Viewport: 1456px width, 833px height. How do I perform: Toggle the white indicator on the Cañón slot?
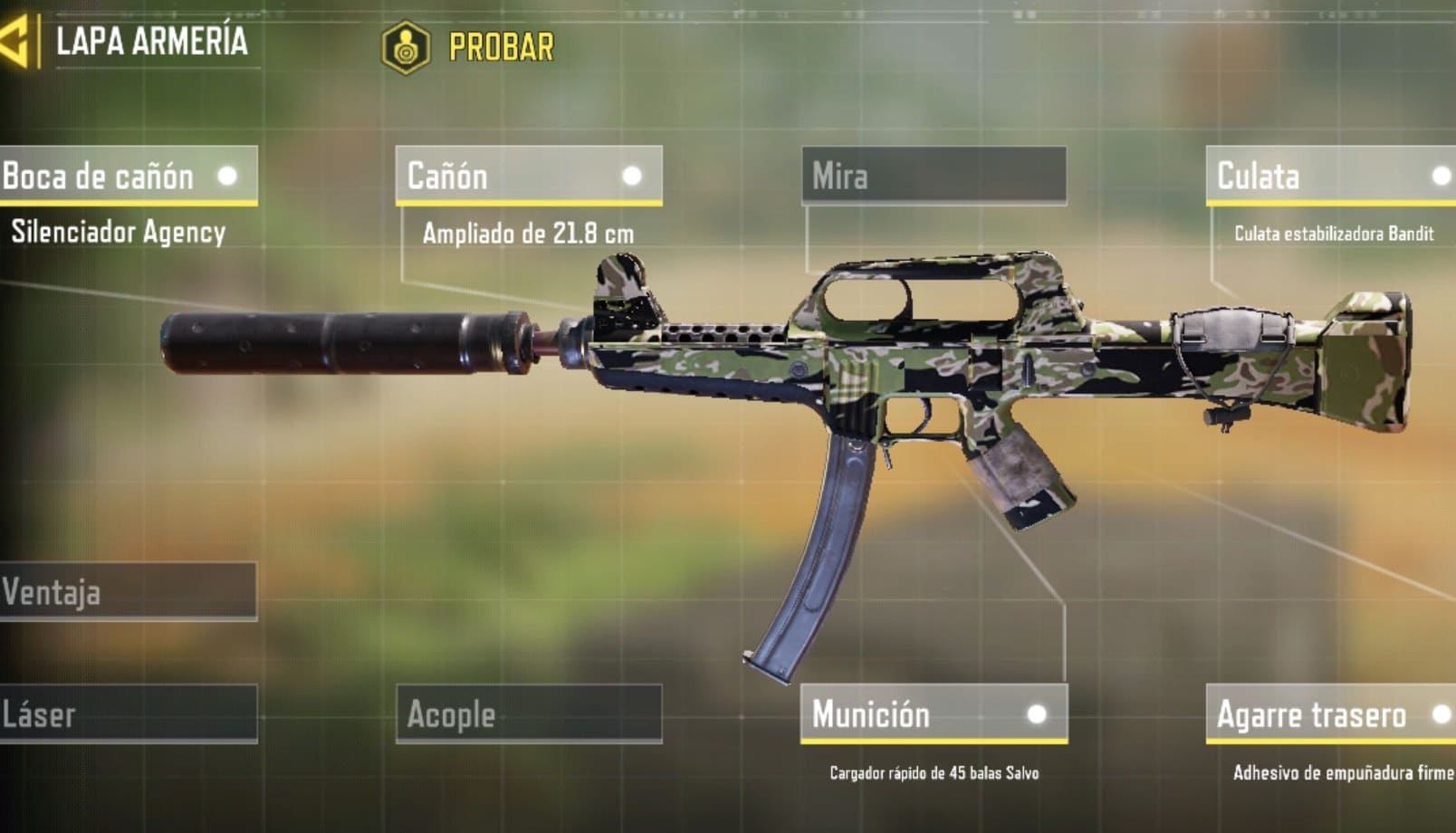[x=634, y=177]
